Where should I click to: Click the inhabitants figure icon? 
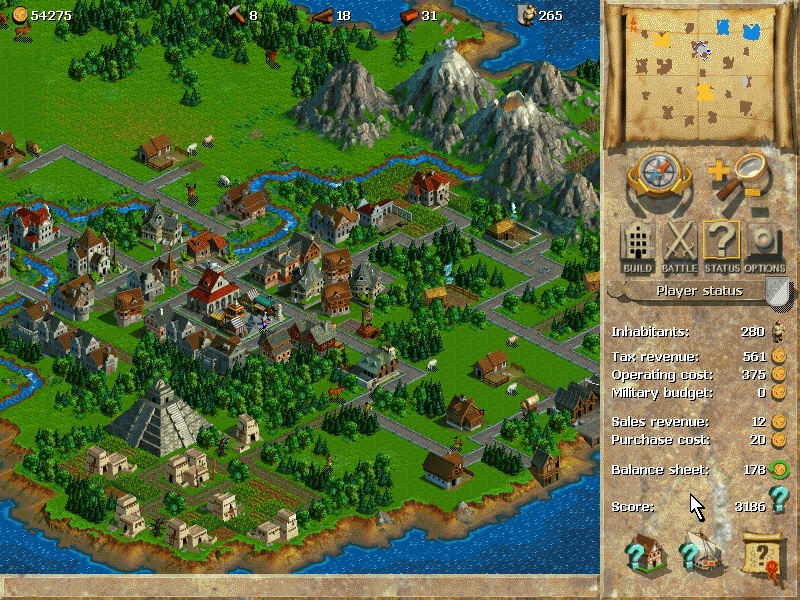point(778,331)
